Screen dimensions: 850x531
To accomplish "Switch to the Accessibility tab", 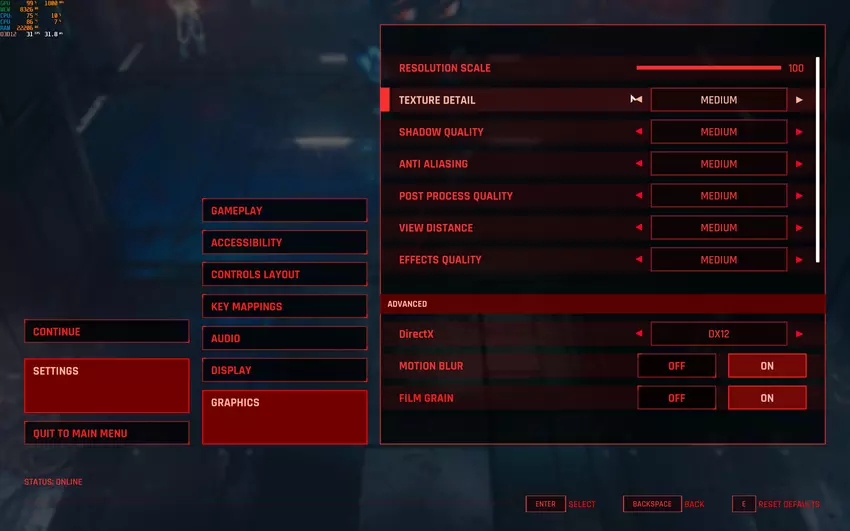I will [284, 243].
